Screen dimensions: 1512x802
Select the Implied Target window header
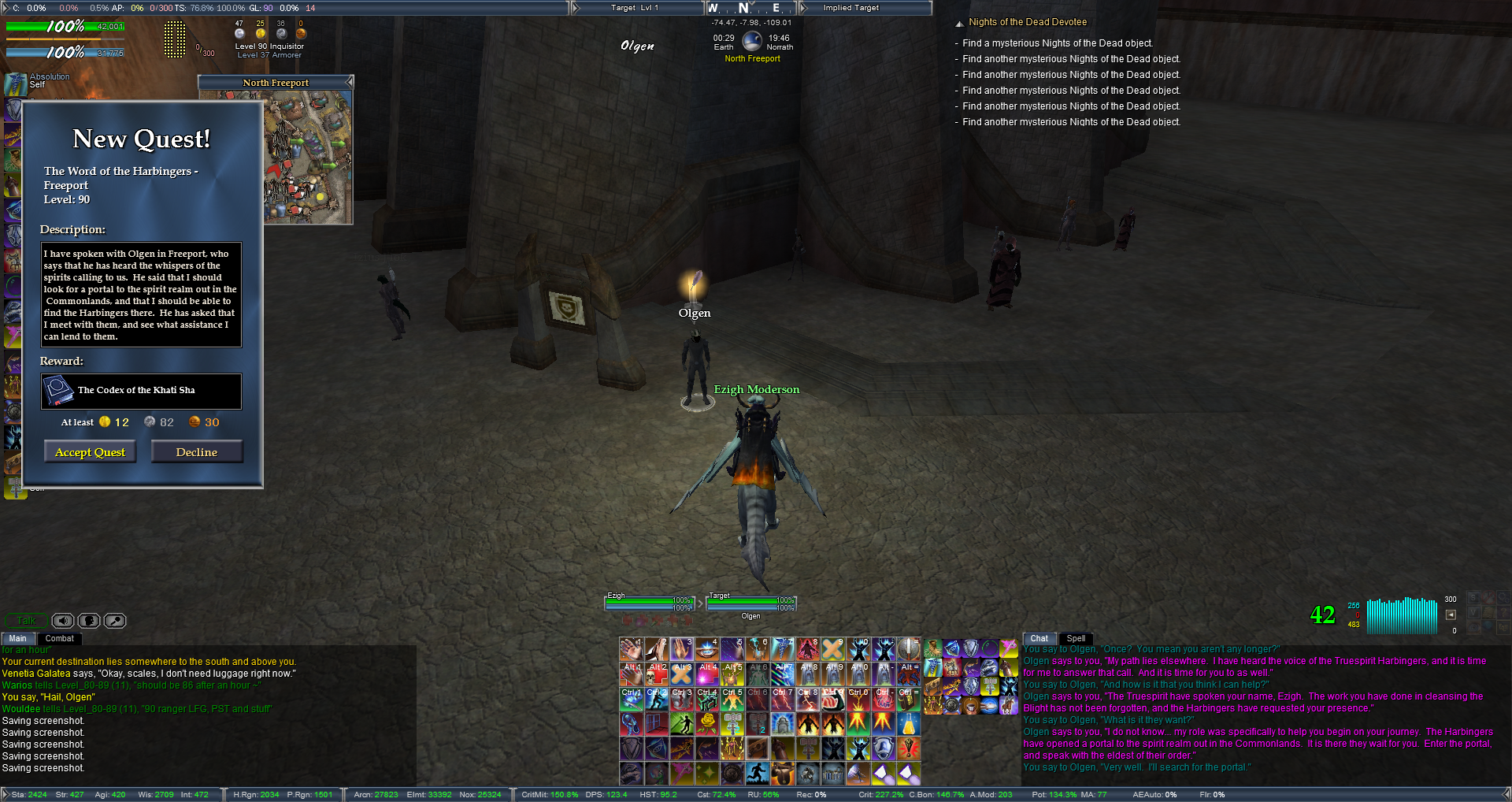pos(866,8)
